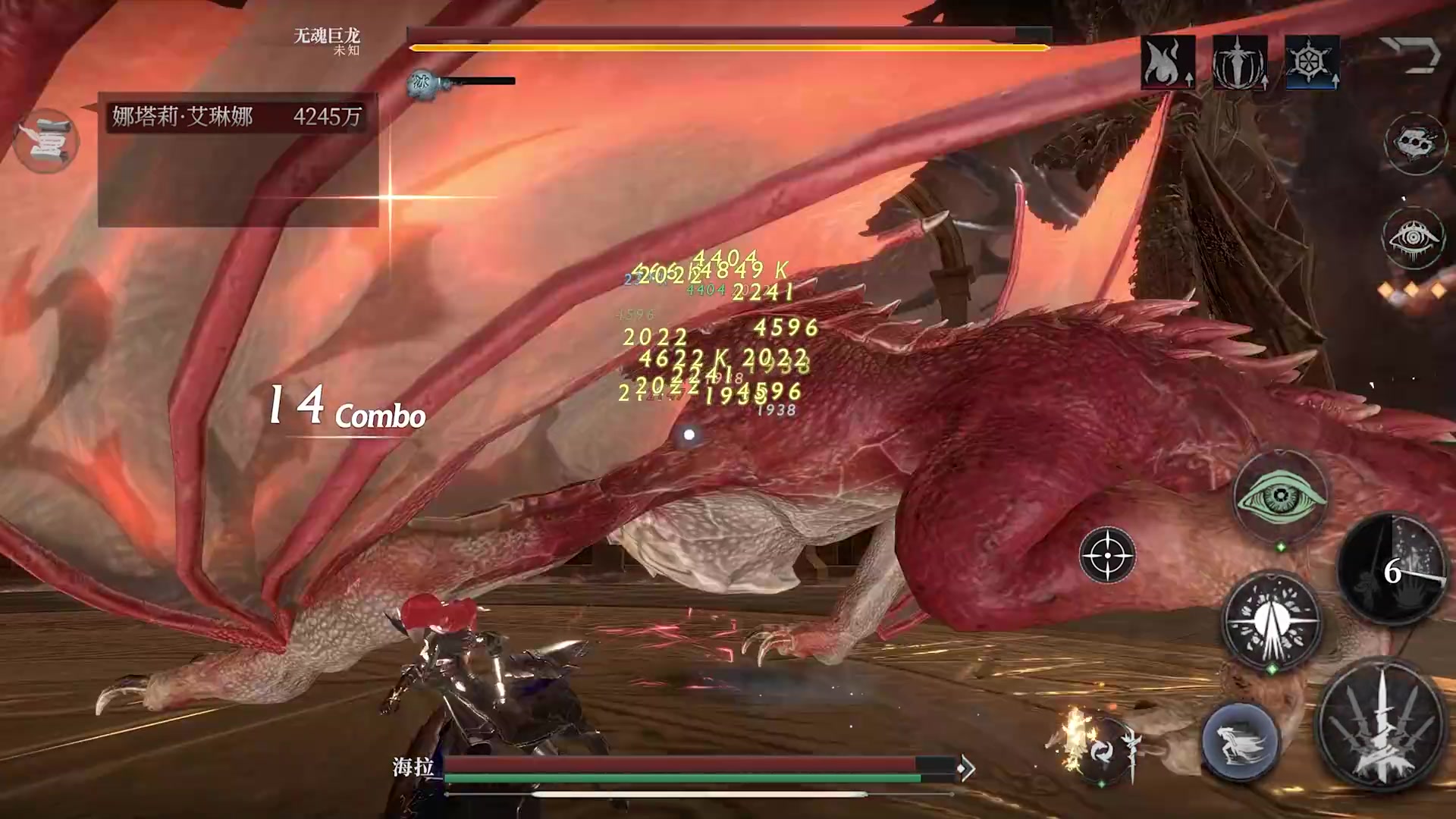Toggle the crosshair target lock
Image resolution: width=1456 pixels, height=819 pixels.
tap(1107, 556)
